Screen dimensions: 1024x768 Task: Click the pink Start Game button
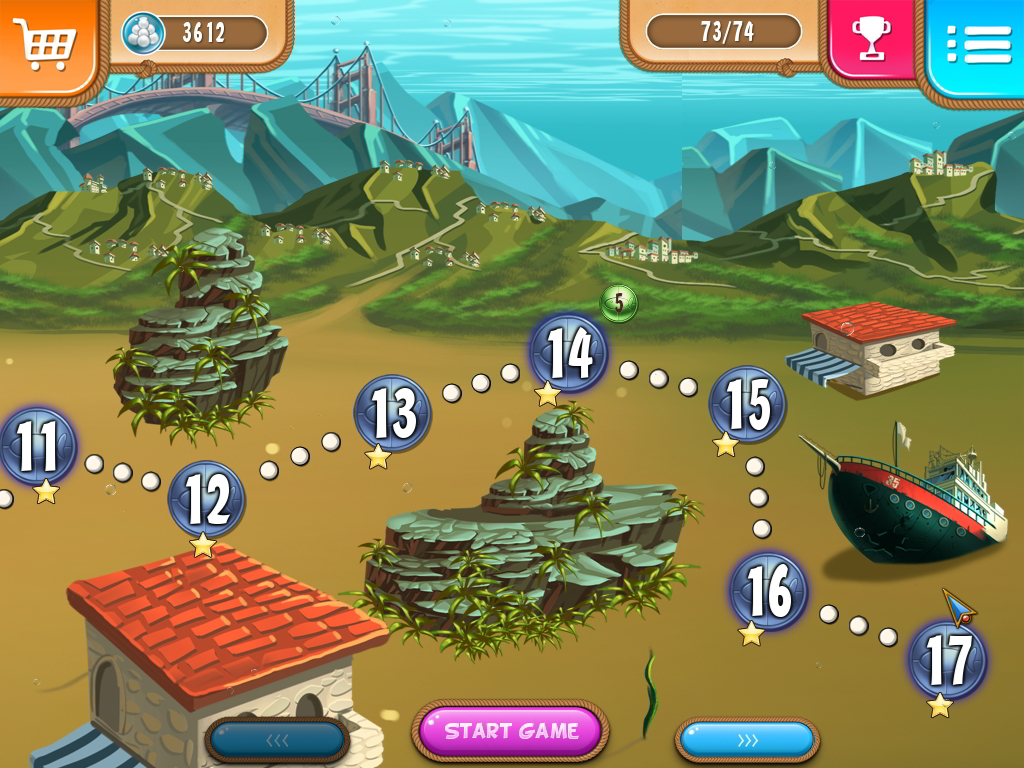pyautogui.click(x=511, y=731)
